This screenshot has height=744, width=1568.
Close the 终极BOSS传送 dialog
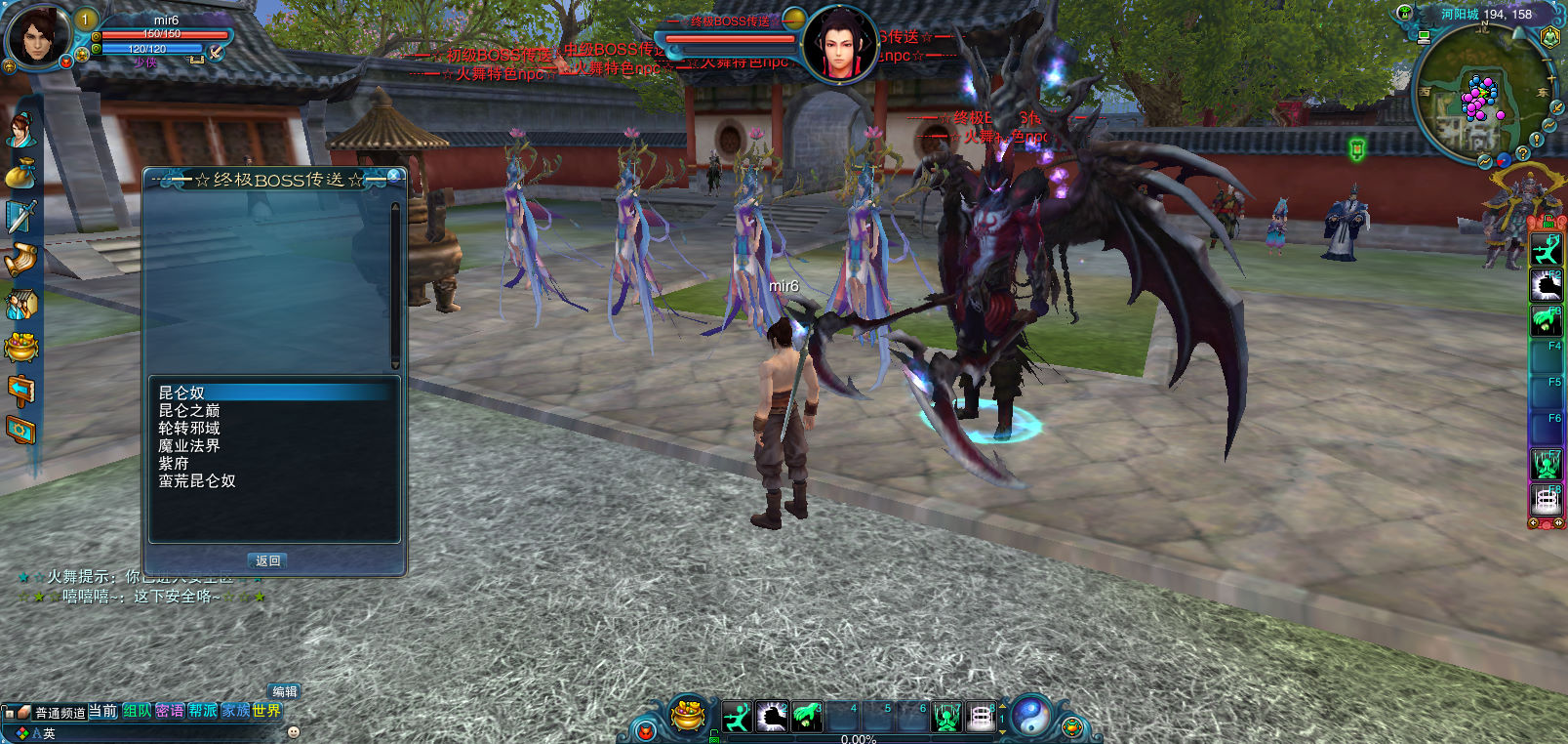(x=394, y=176)
